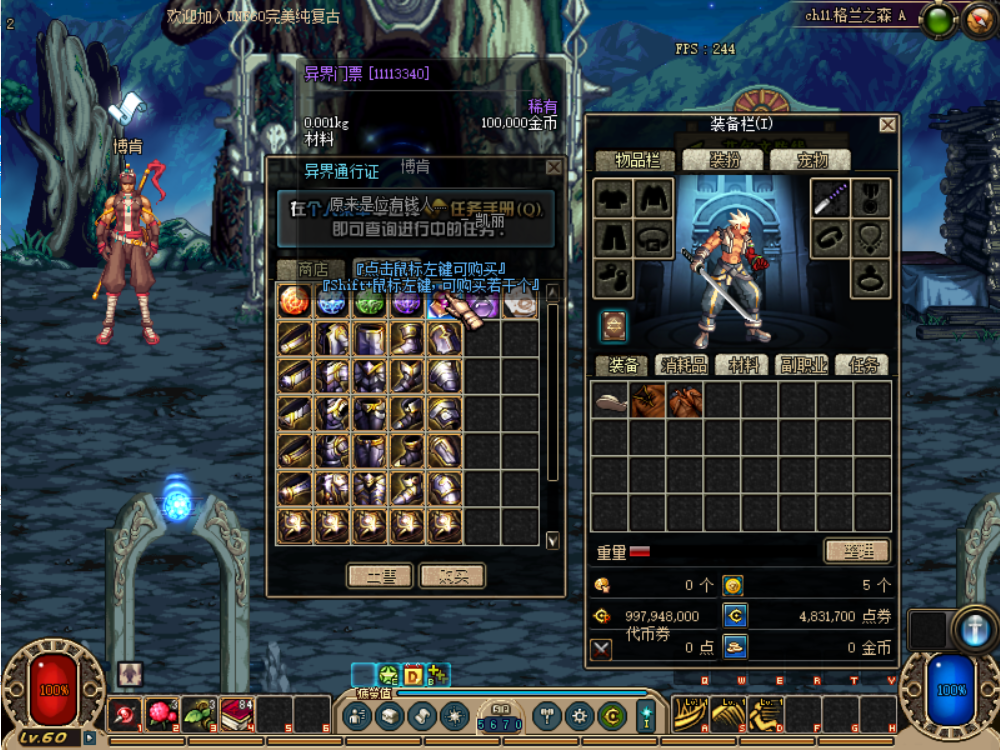Viewport: 1000px width, 750px height.
Task: Select the 商店 shop tab
Action: [312, 269]
